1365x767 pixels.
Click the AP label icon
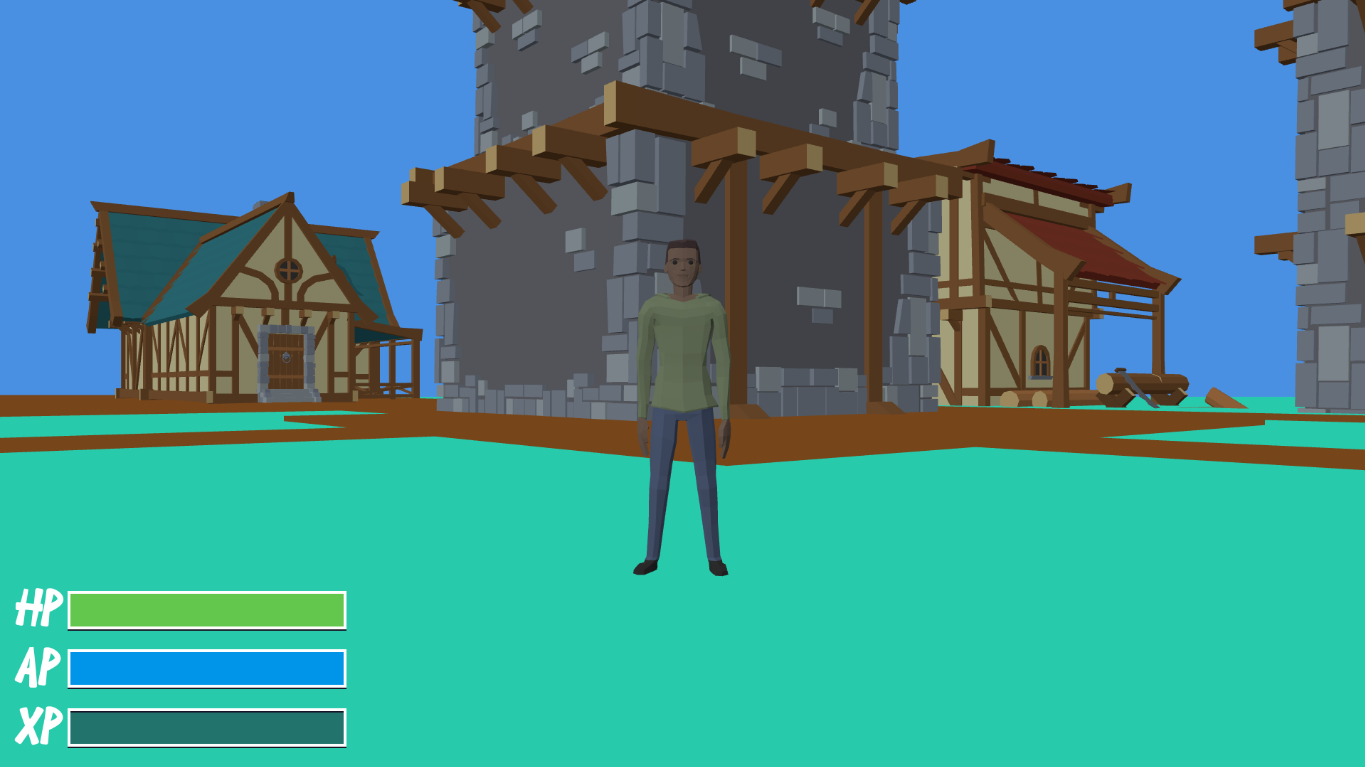[38, 665]
